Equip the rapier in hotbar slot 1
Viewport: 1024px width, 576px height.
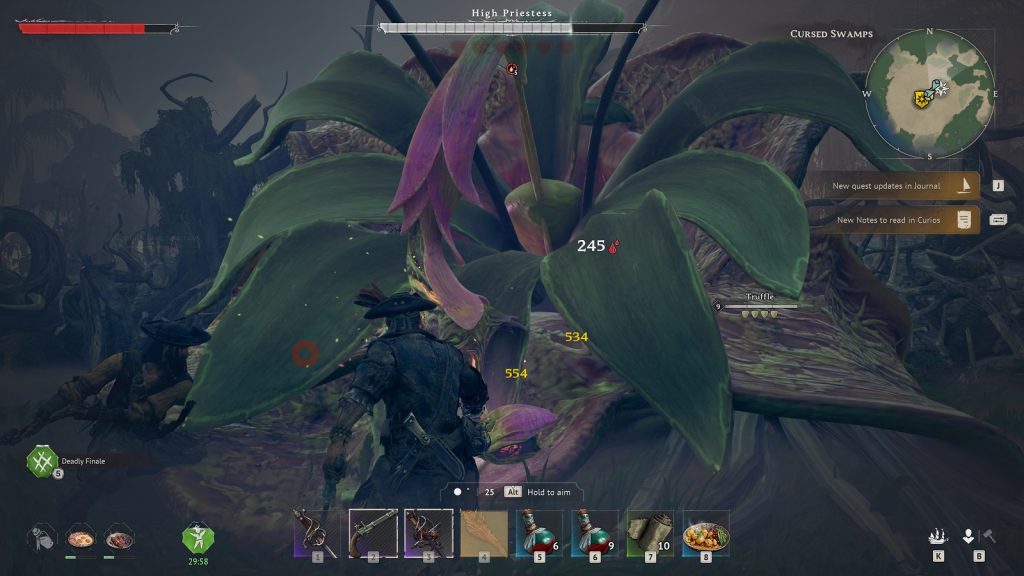pos(317,532)
